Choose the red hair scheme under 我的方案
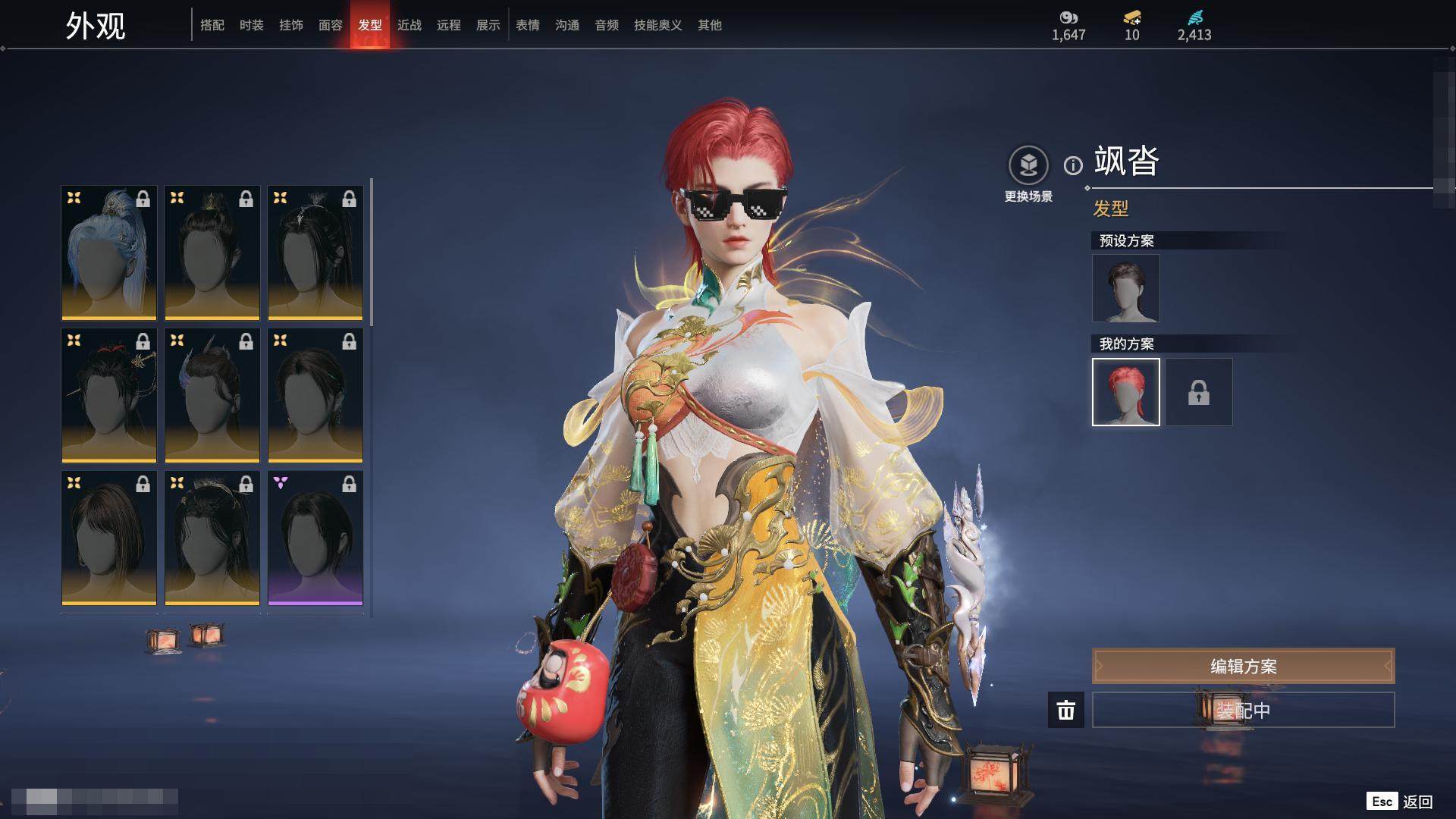 coord(1125,392)
